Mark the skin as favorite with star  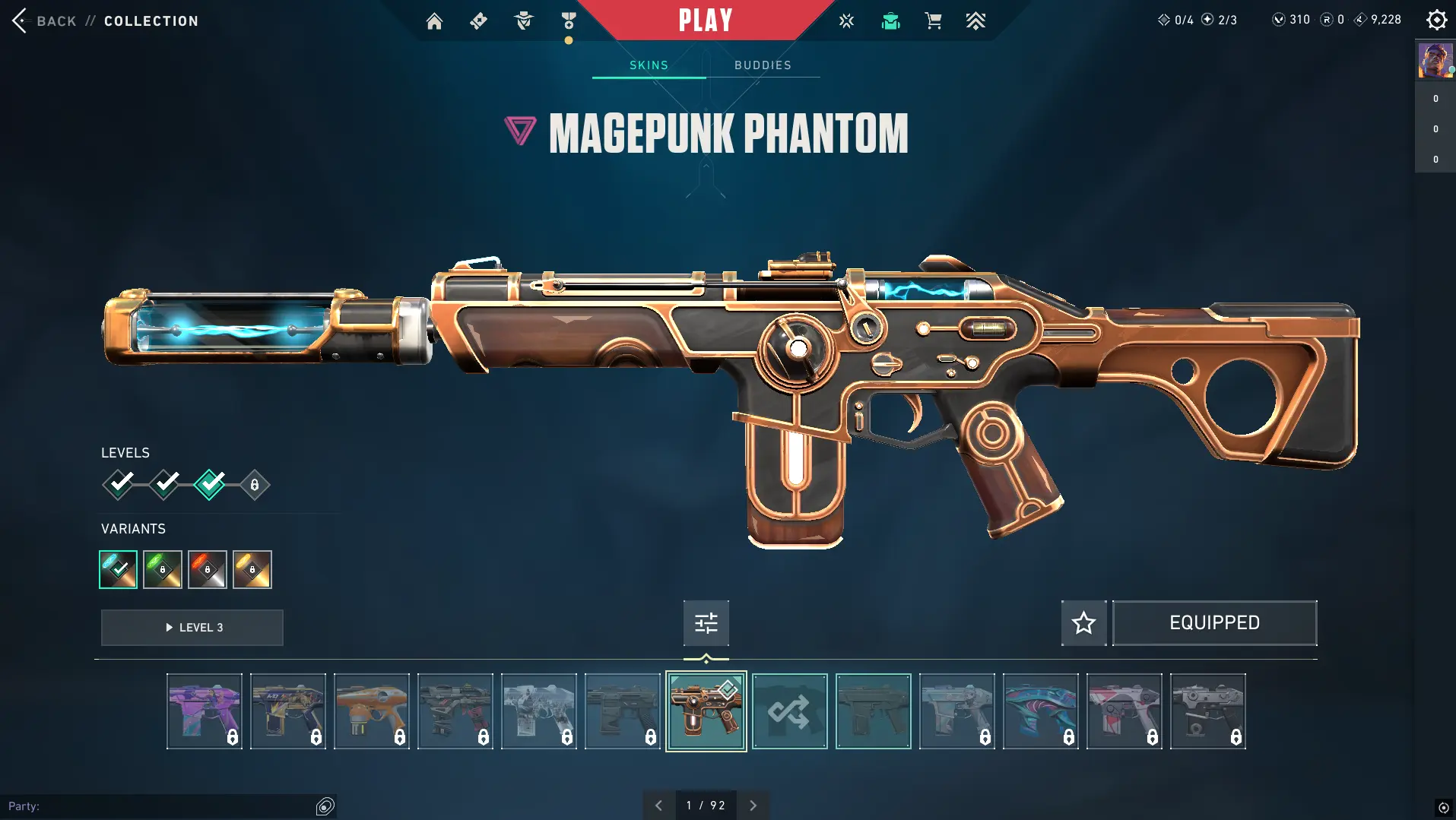(1083, 623)
